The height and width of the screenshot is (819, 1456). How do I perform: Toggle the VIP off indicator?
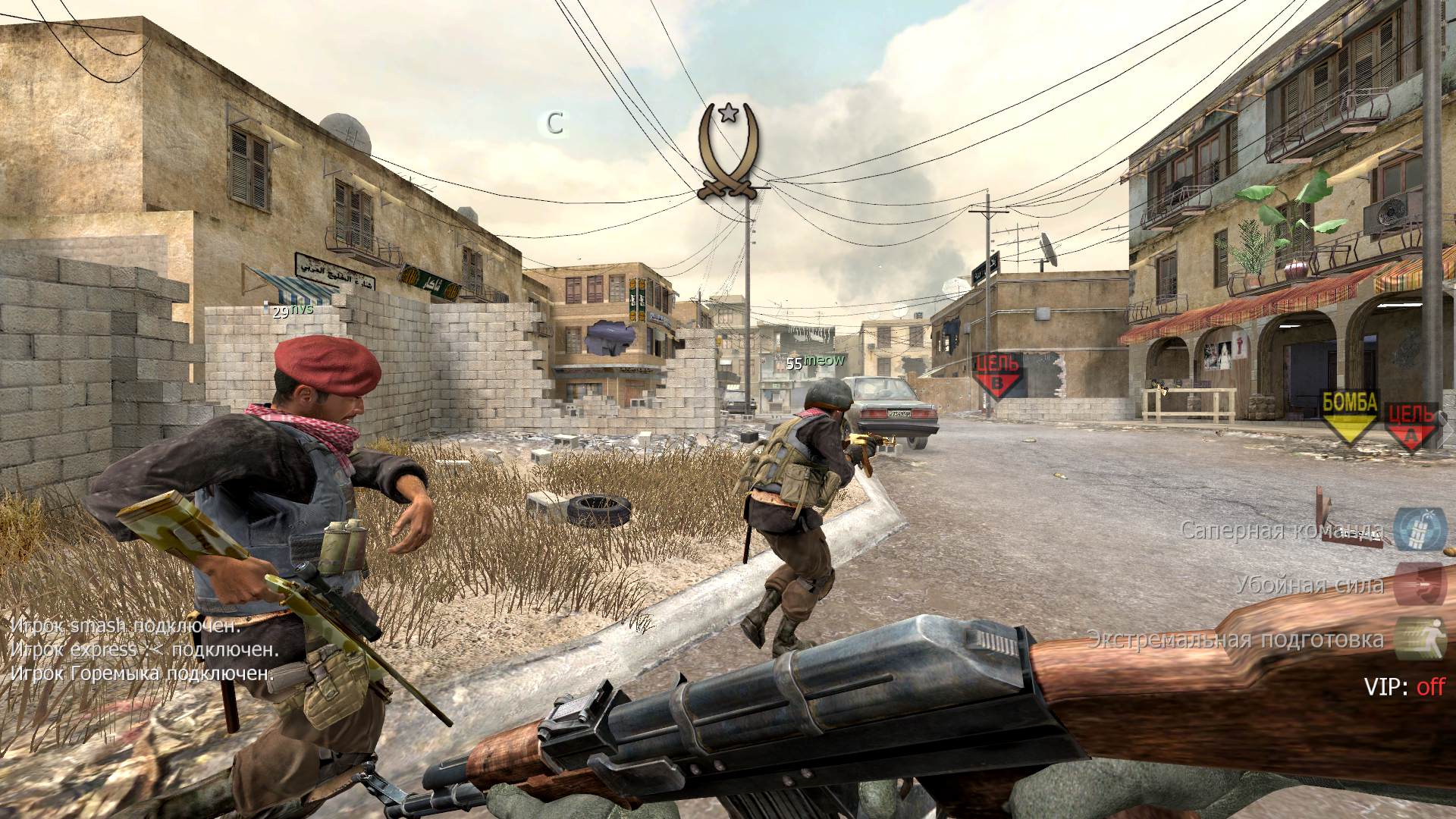click(1404, 687)
